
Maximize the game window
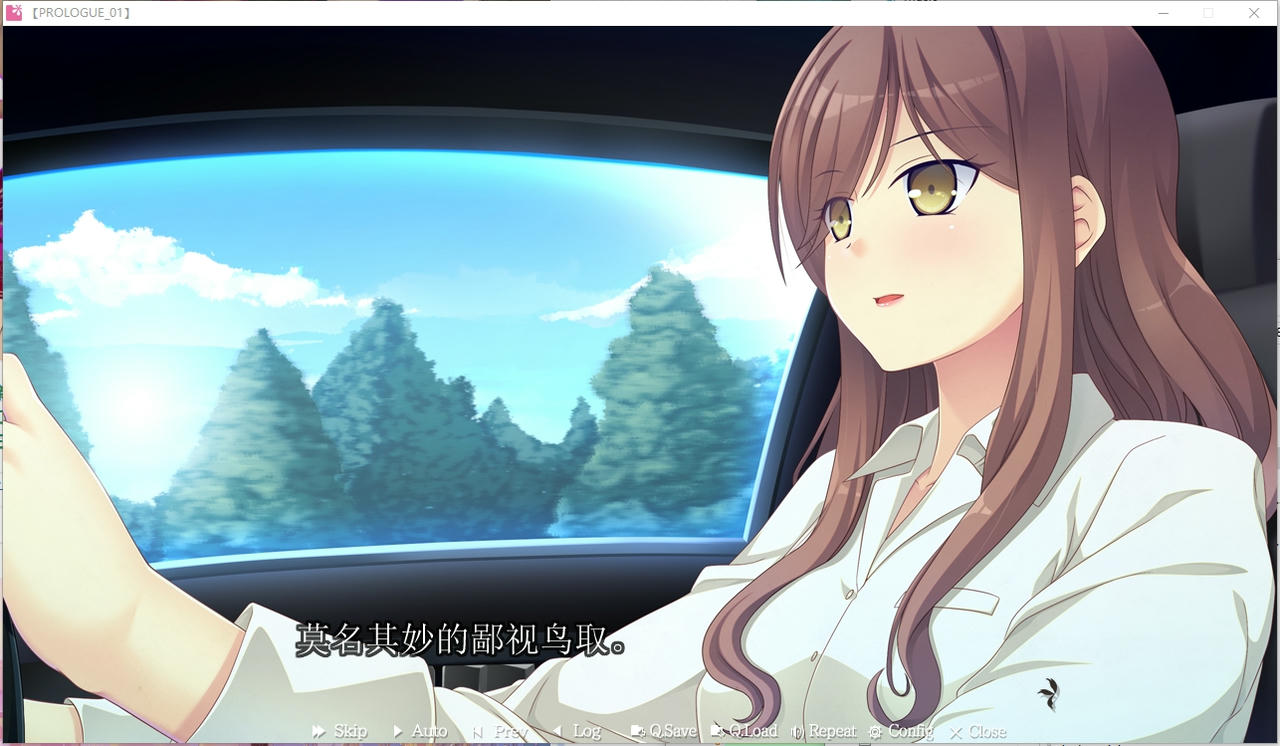1208,13
